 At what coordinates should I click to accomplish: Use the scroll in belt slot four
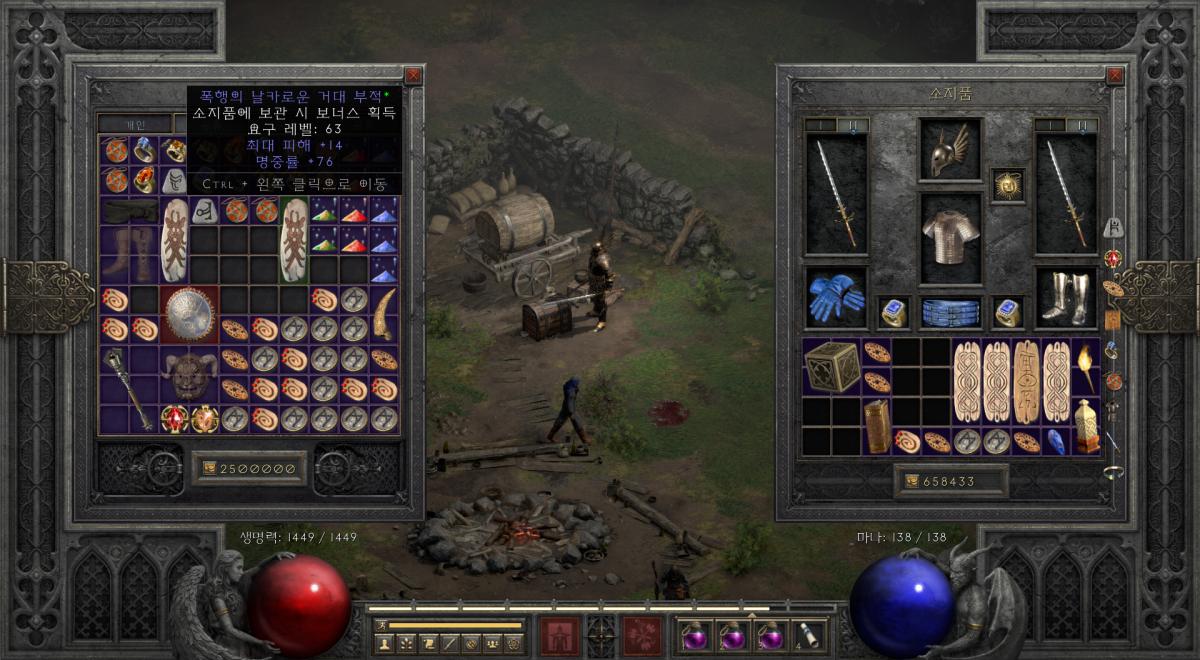[807, 635]
